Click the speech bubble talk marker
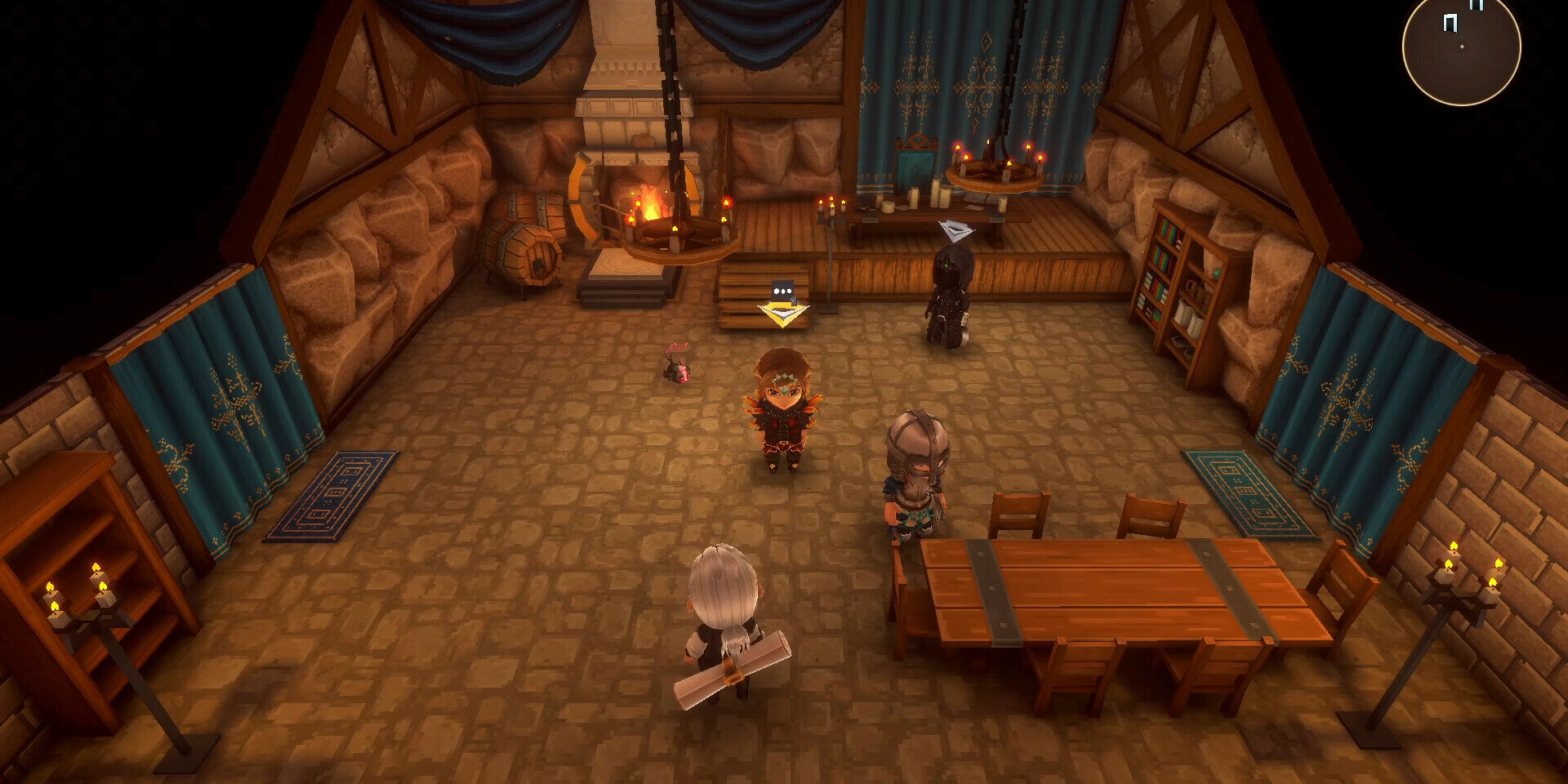The height and width of the screenshot is (784, 1568). pyautogui.click(x=782, y=292)
